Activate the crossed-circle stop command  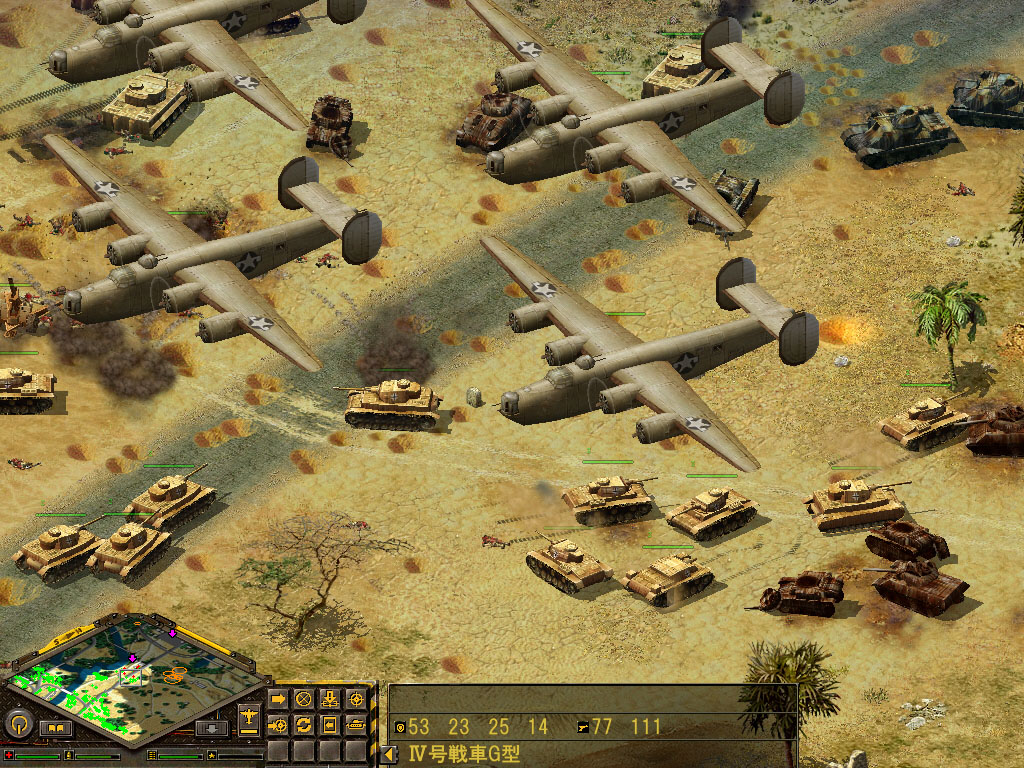coord(304,698)
